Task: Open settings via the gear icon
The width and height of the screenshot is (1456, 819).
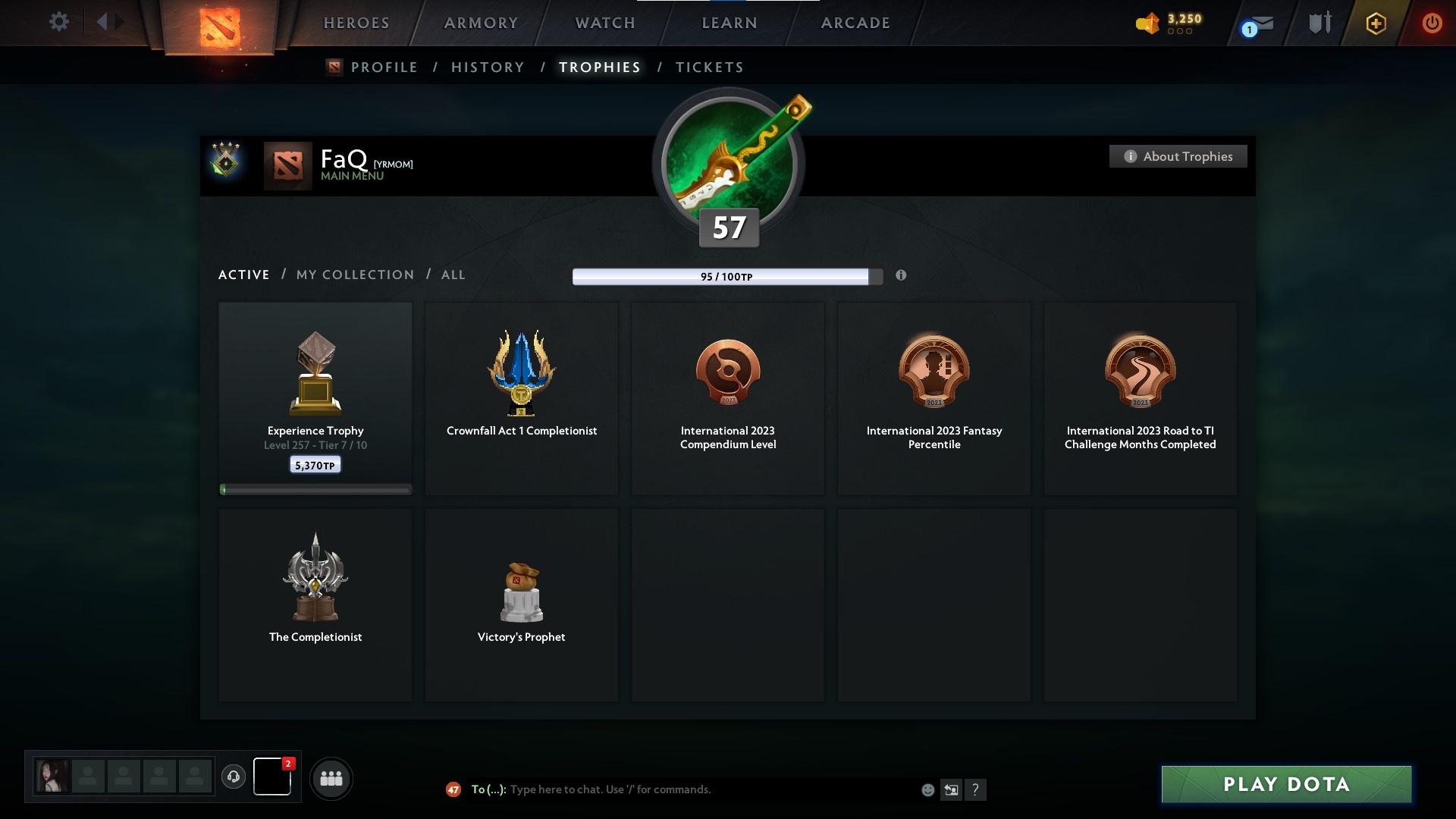Action: [x=59, y=22]
